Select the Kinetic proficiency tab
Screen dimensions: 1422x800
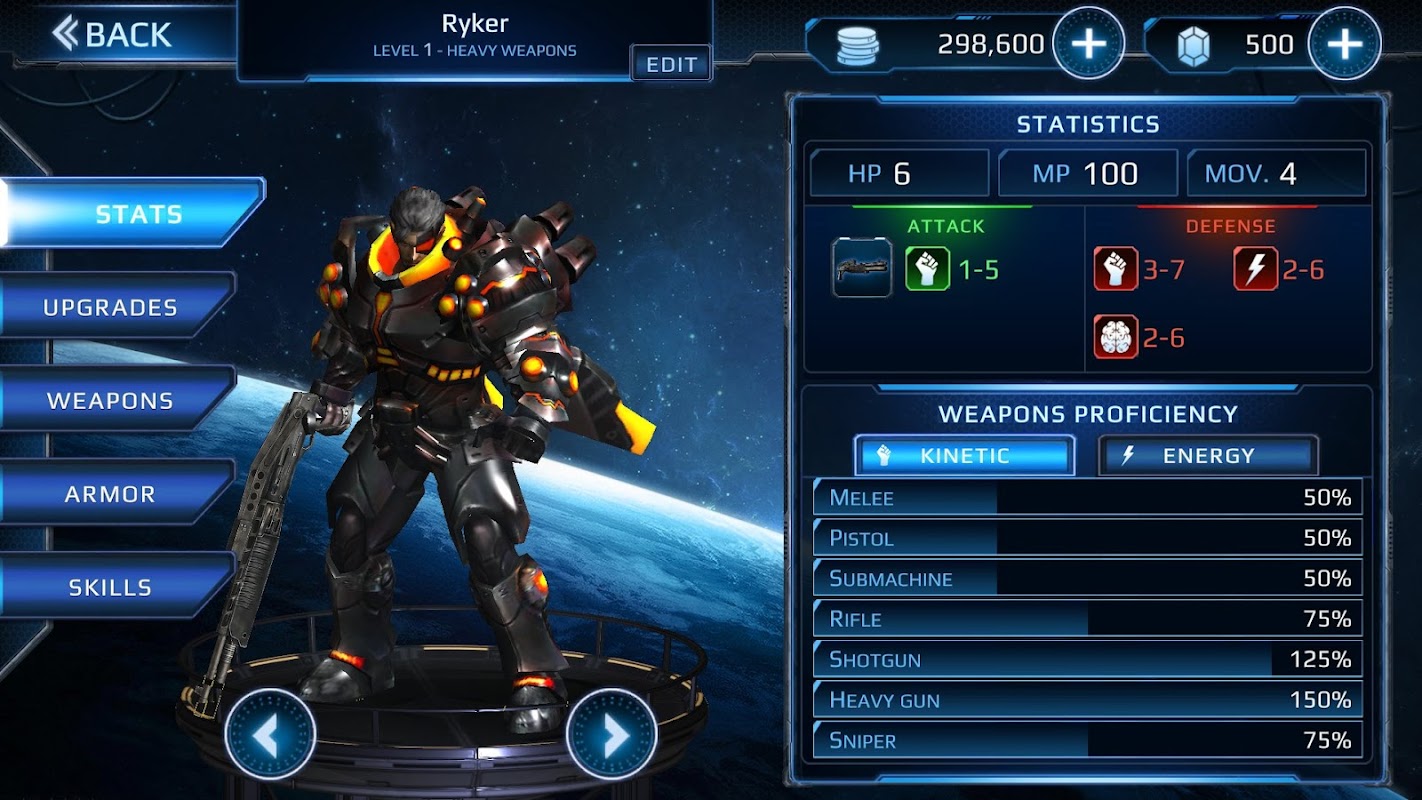point(964,456)
